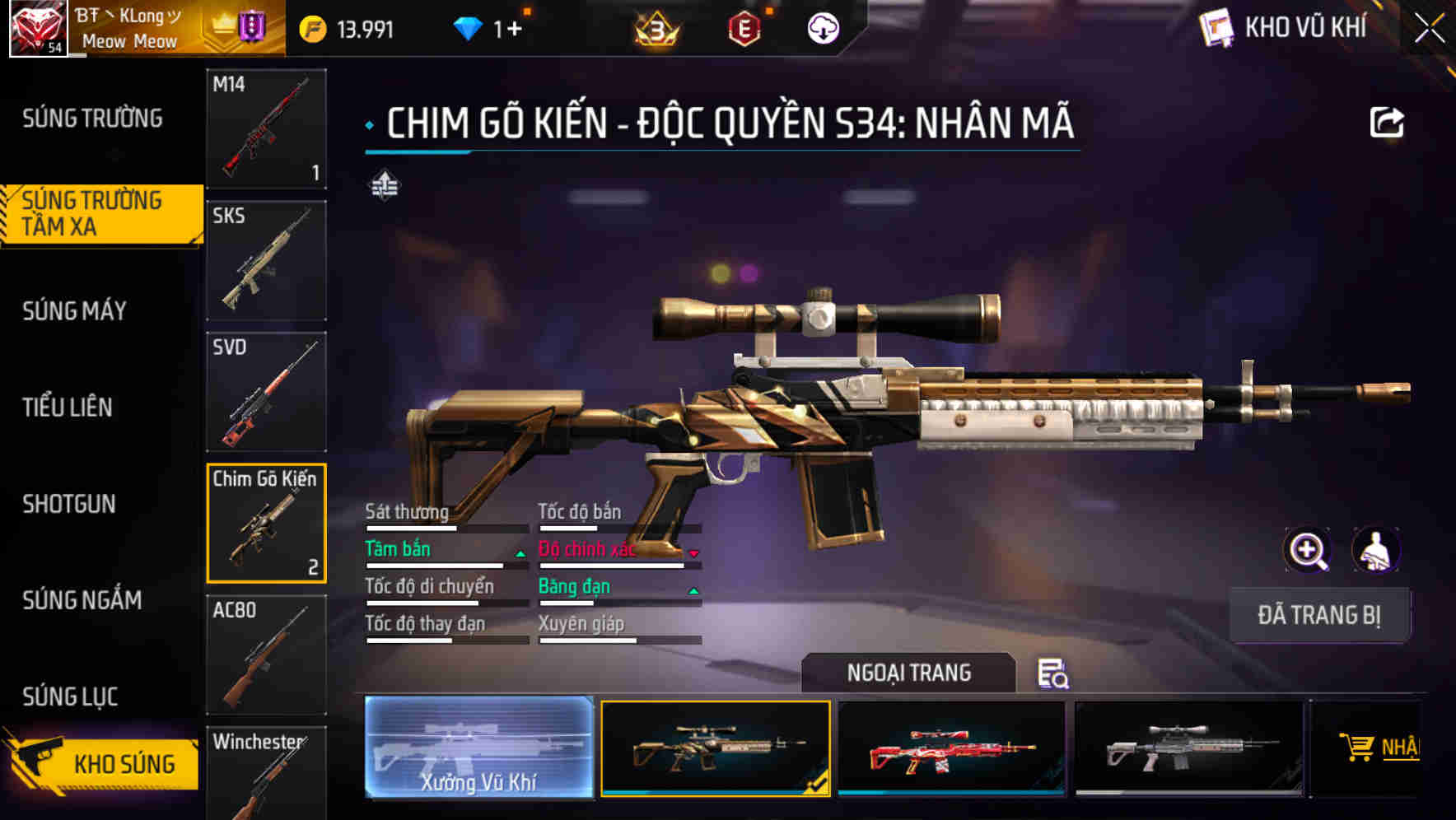Open the SÚNG NGẮM category
The image size is (1456, 820).
(82, 601)
